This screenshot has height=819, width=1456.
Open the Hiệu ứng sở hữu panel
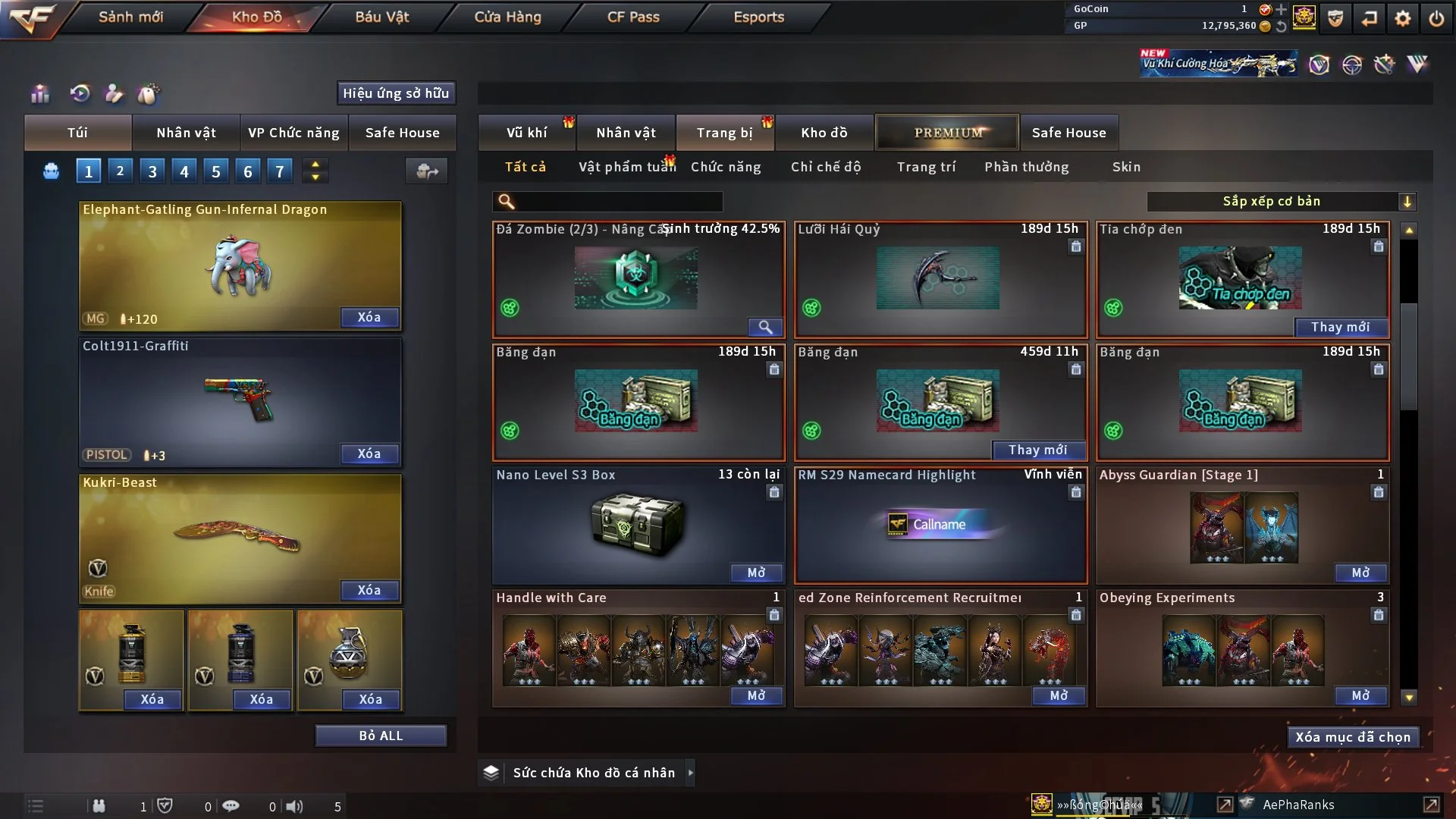coord(396,93)
